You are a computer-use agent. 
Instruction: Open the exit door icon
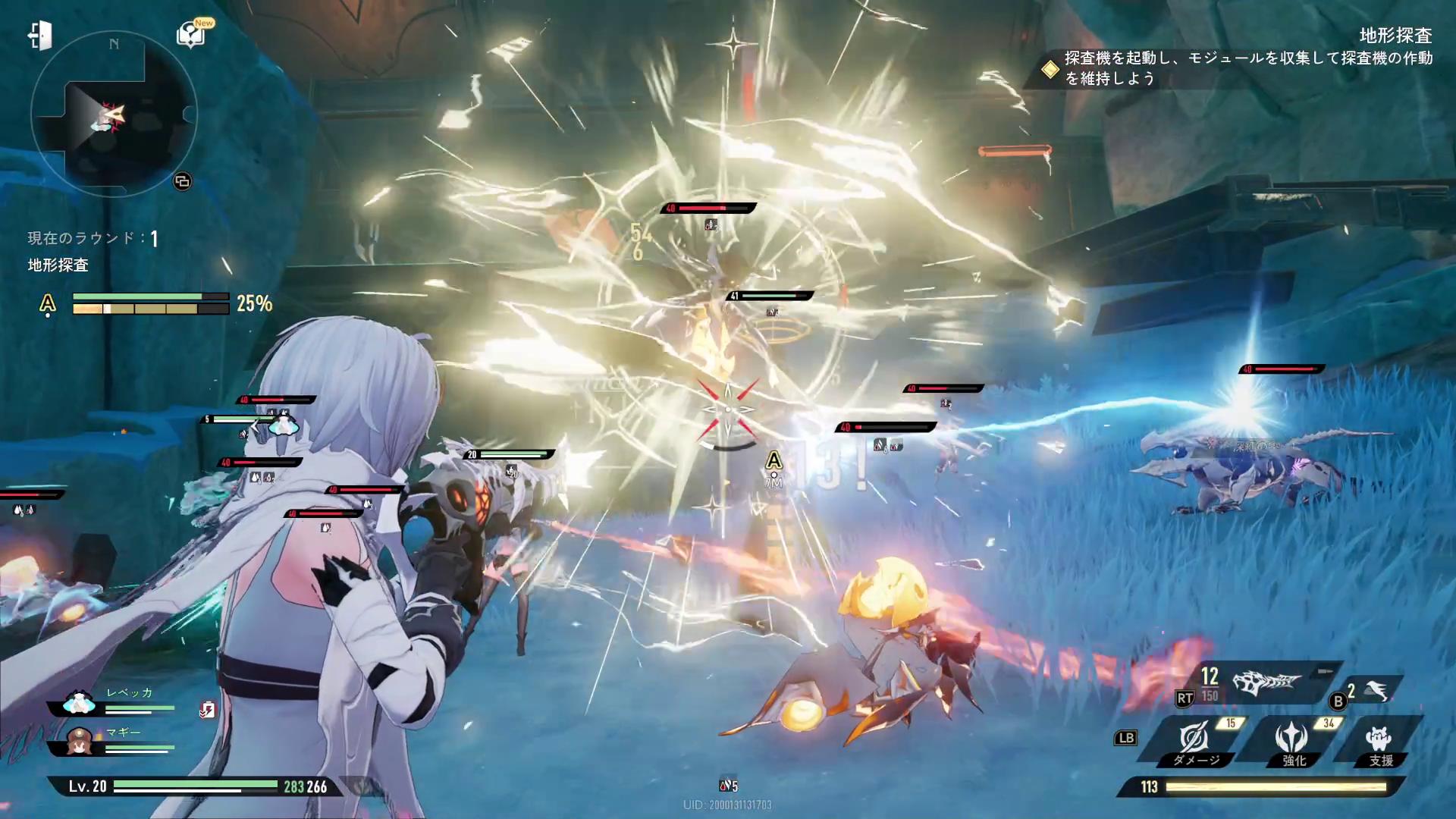[40, 36]
